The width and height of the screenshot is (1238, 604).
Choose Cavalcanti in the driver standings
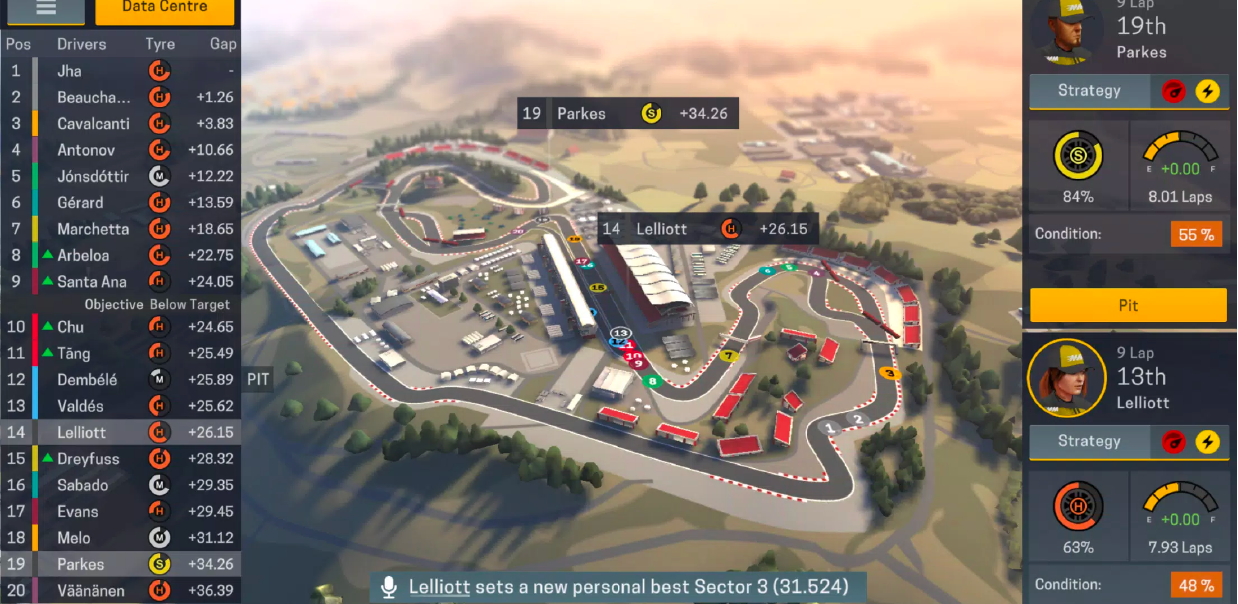(120, 124)
